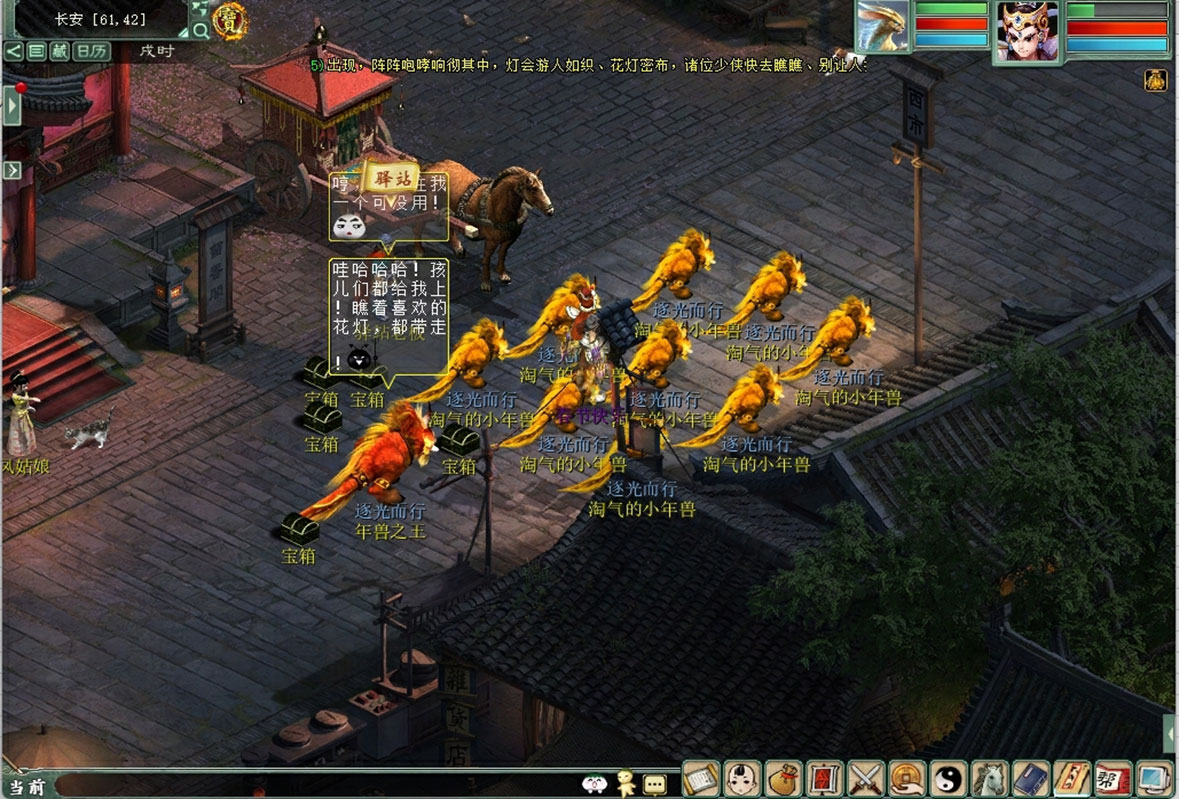Open the player character portrait

pyautogui.click(x=1027, y=30)
